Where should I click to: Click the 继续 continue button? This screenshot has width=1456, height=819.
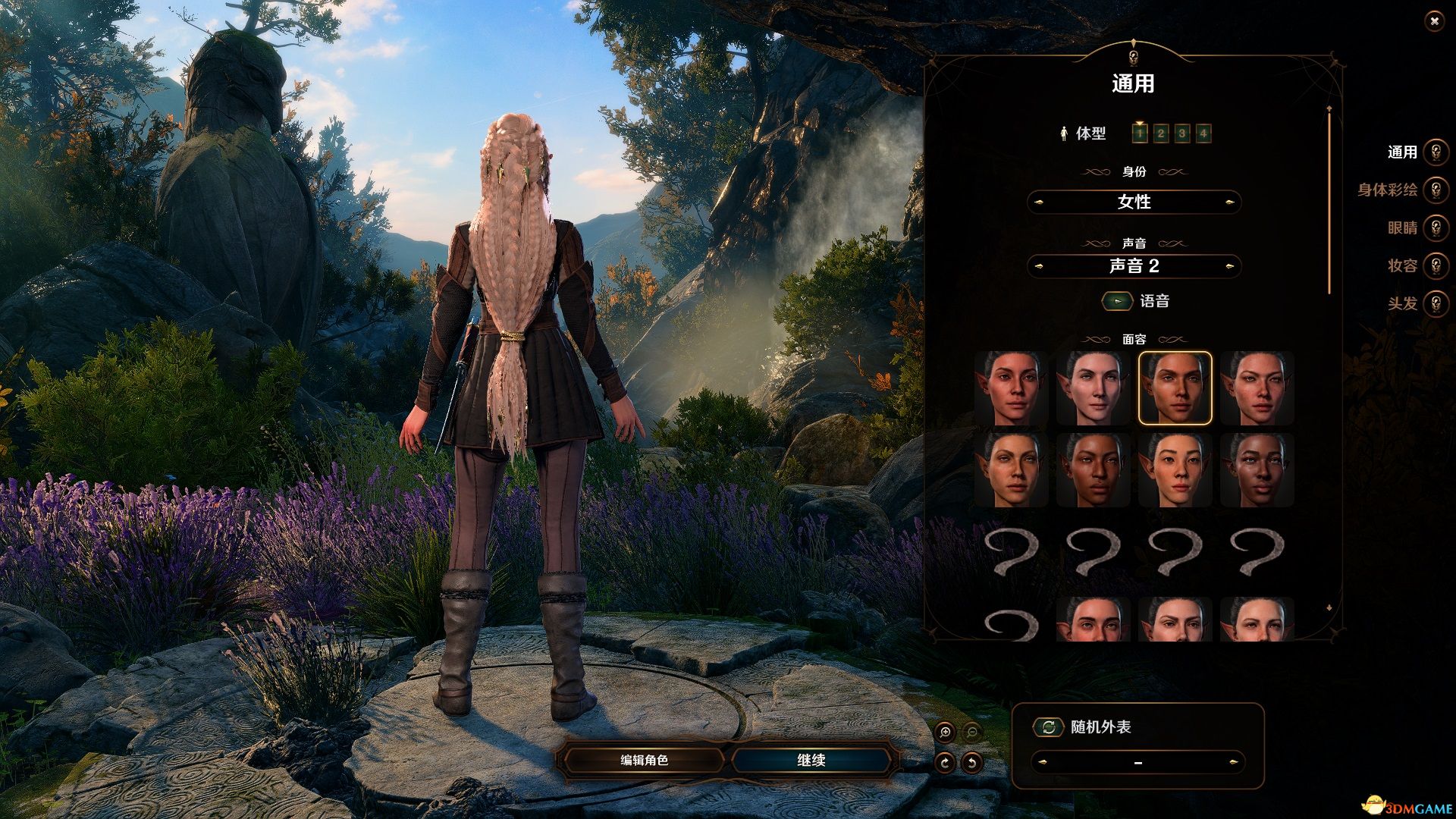(811, 760)
